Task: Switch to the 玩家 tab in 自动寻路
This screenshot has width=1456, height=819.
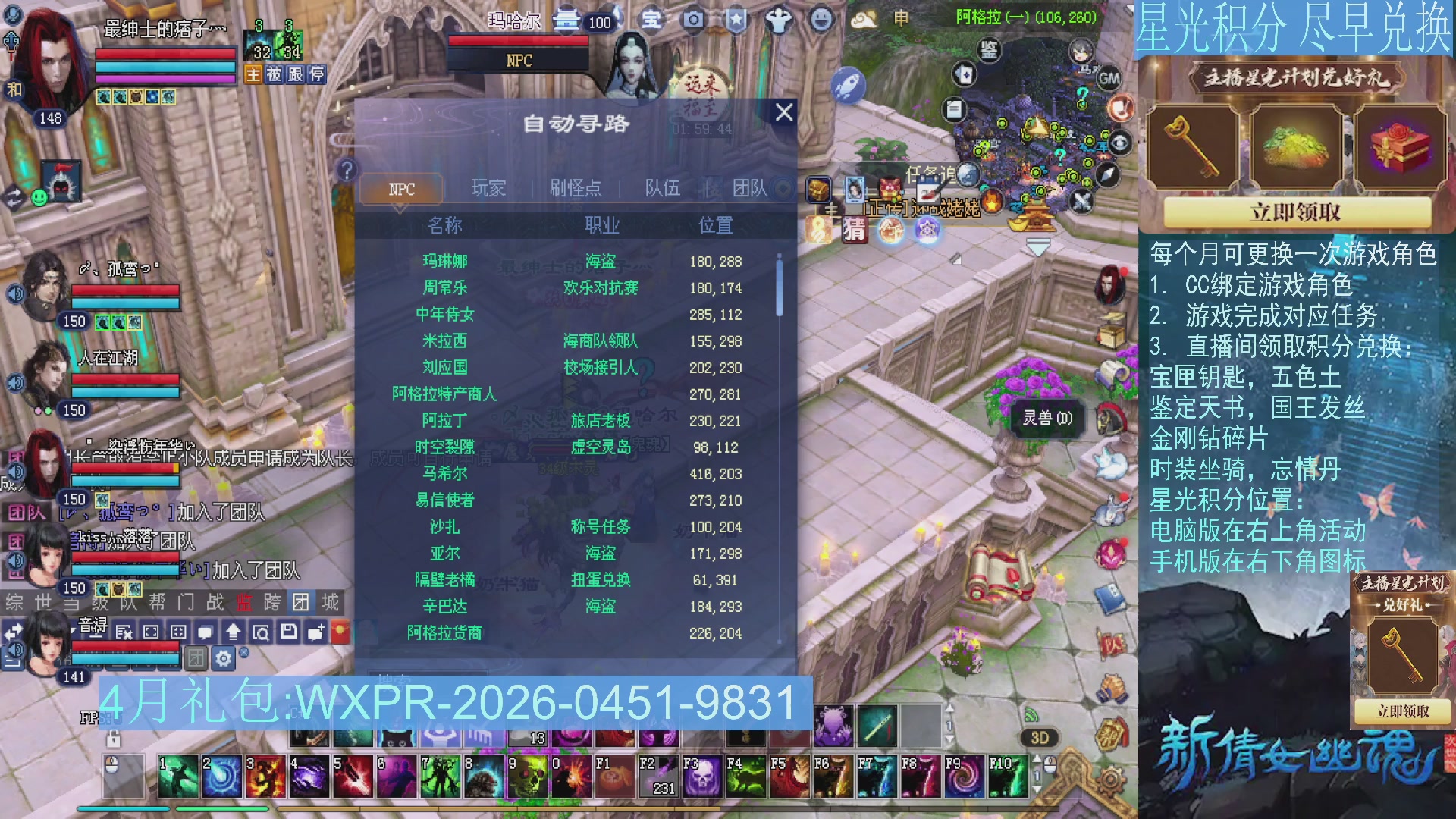Action: [488, 189]
